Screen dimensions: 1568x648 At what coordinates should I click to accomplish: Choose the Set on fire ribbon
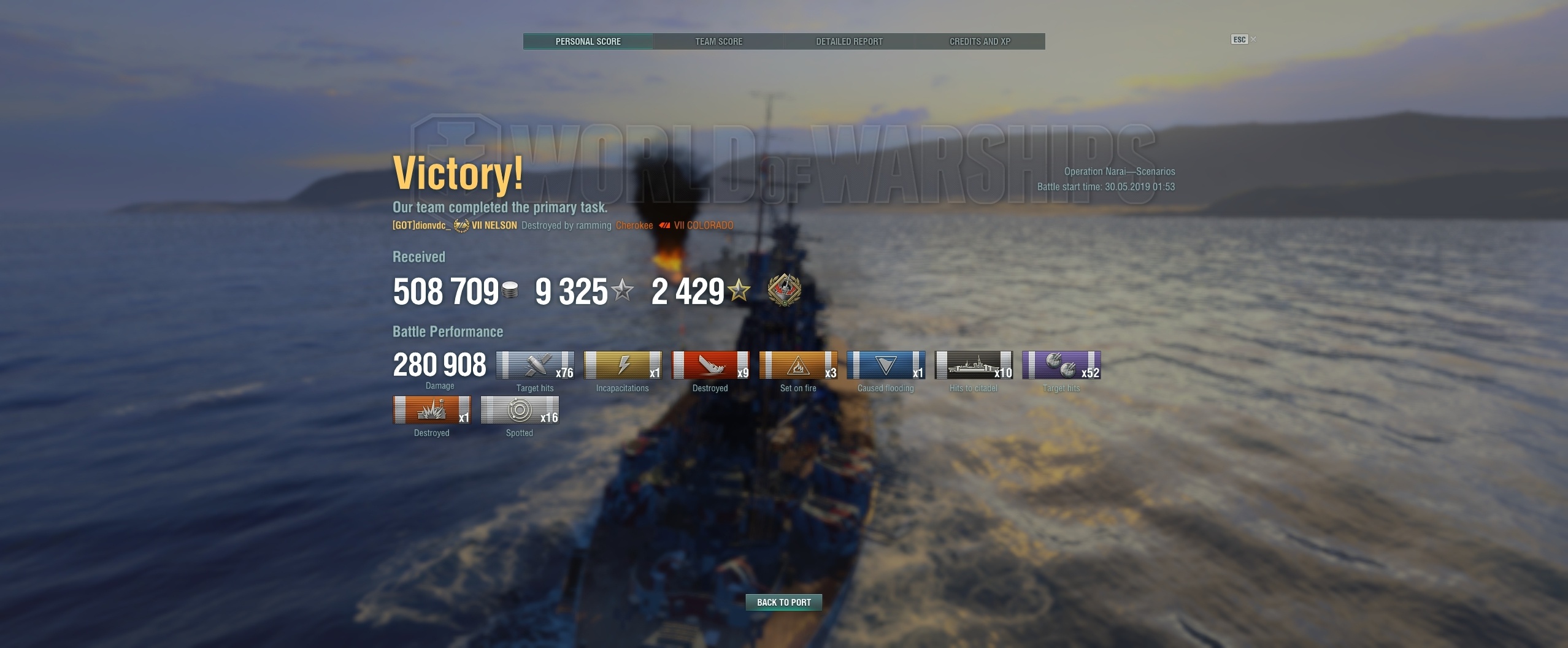point(797,365)
